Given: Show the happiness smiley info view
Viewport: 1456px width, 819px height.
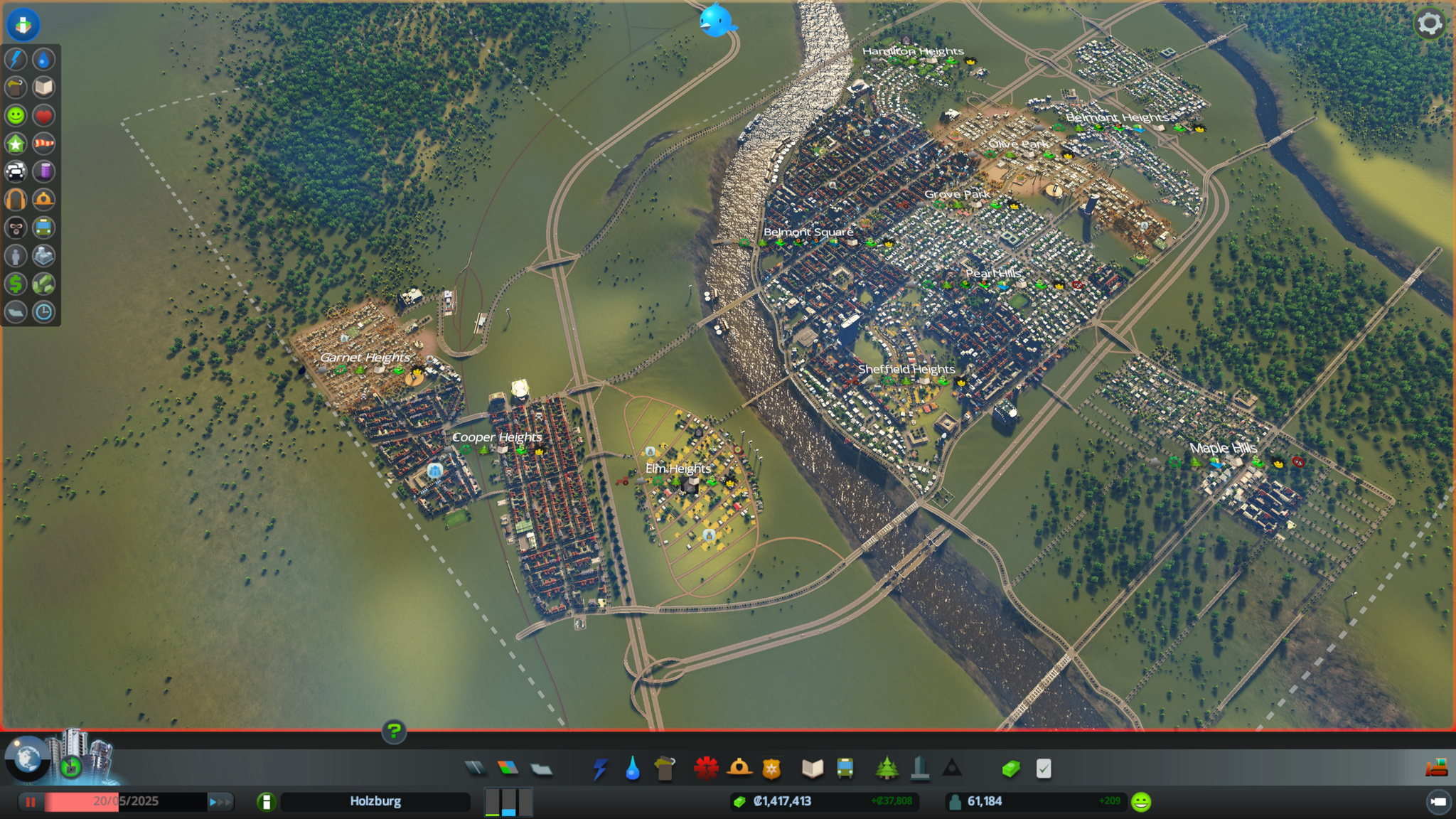Looking at the screenshot, I should [16, 115].
